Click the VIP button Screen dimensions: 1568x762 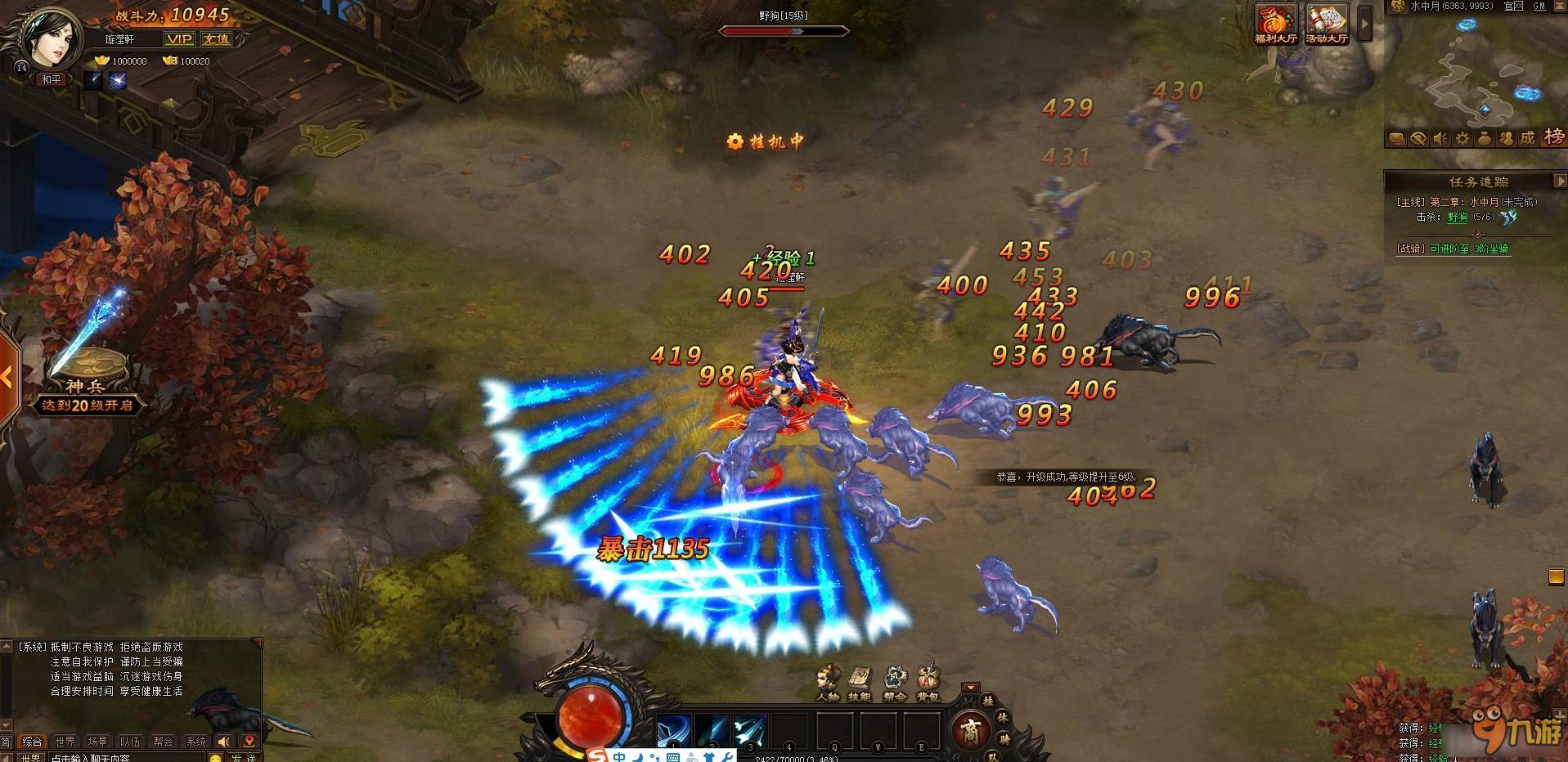(x=179, y=39)
